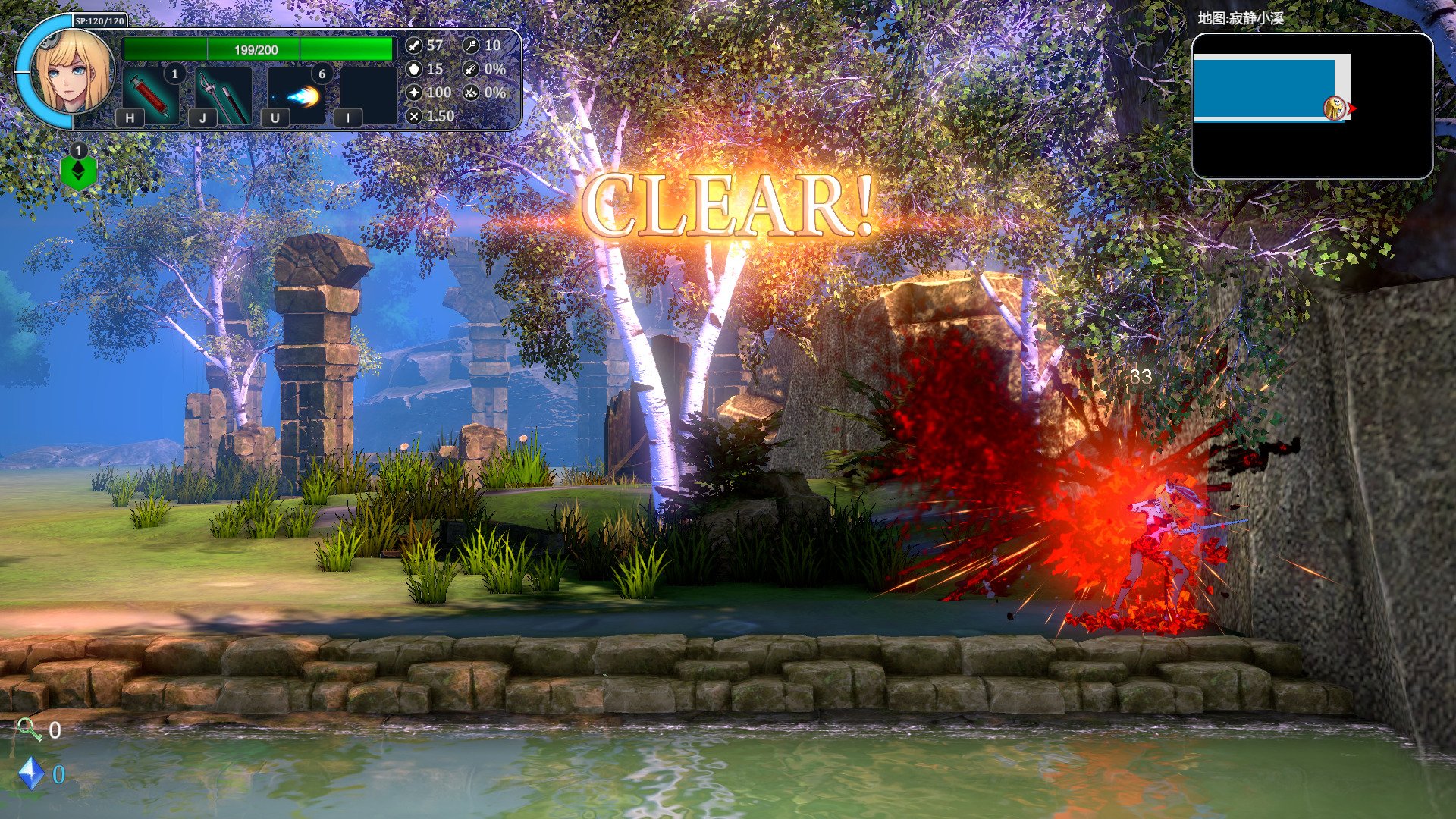The image size is (1456, 819).
Task: Choose the rapier and scabbard weapon slot
Action: click(x=223, y=95)
